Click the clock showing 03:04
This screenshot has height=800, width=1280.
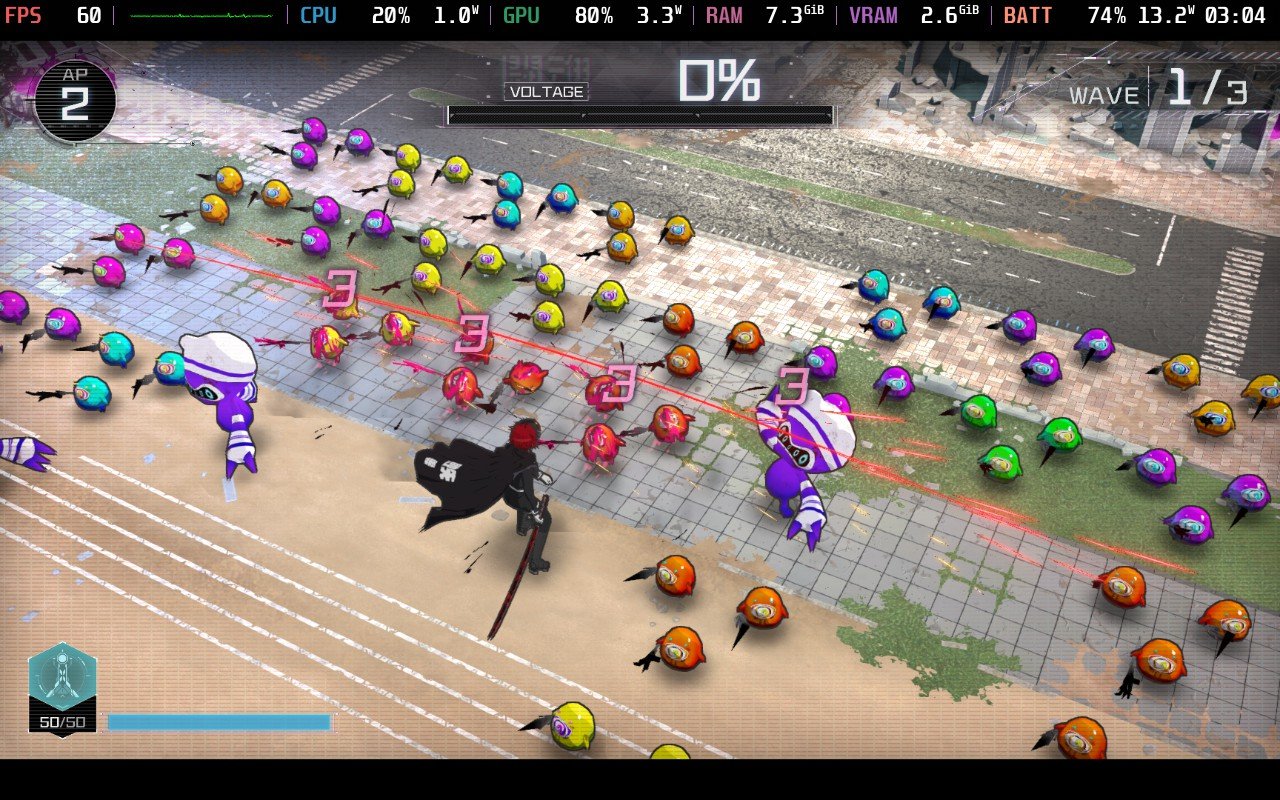point(1237,16)
